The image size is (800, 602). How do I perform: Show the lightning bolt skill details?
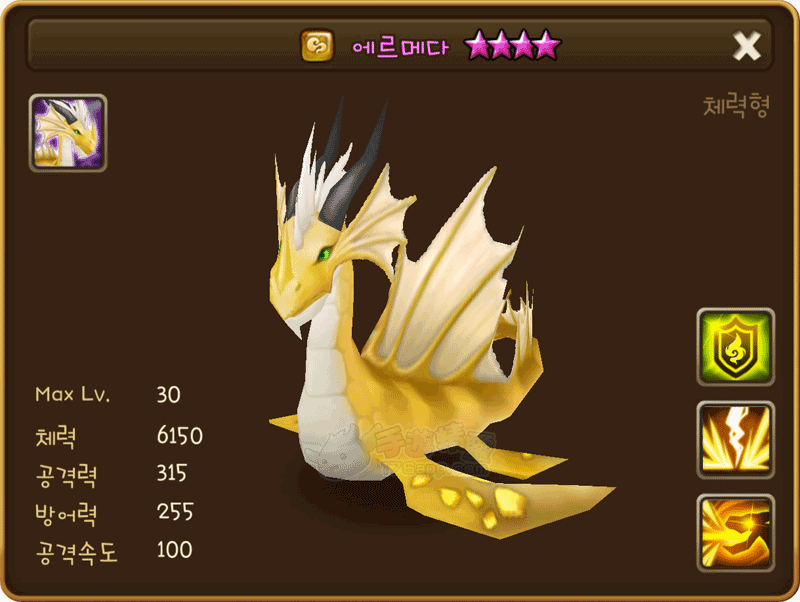tap(735, 440)
